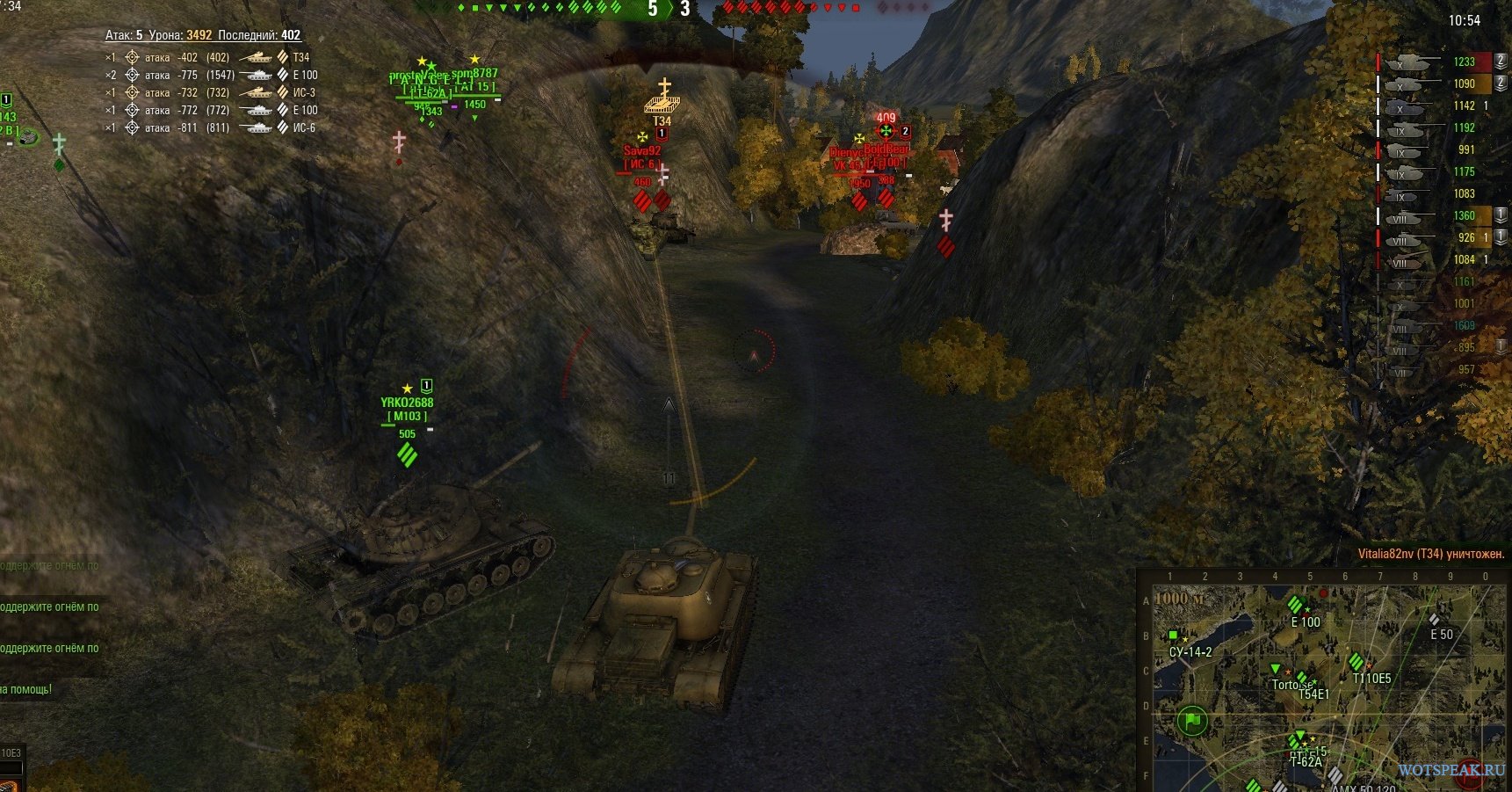Image resolution: width=1512 pixels, height=792 pixels.
Task: Ping the T110E5 marker on the minimap
Action: (1356, 661)
